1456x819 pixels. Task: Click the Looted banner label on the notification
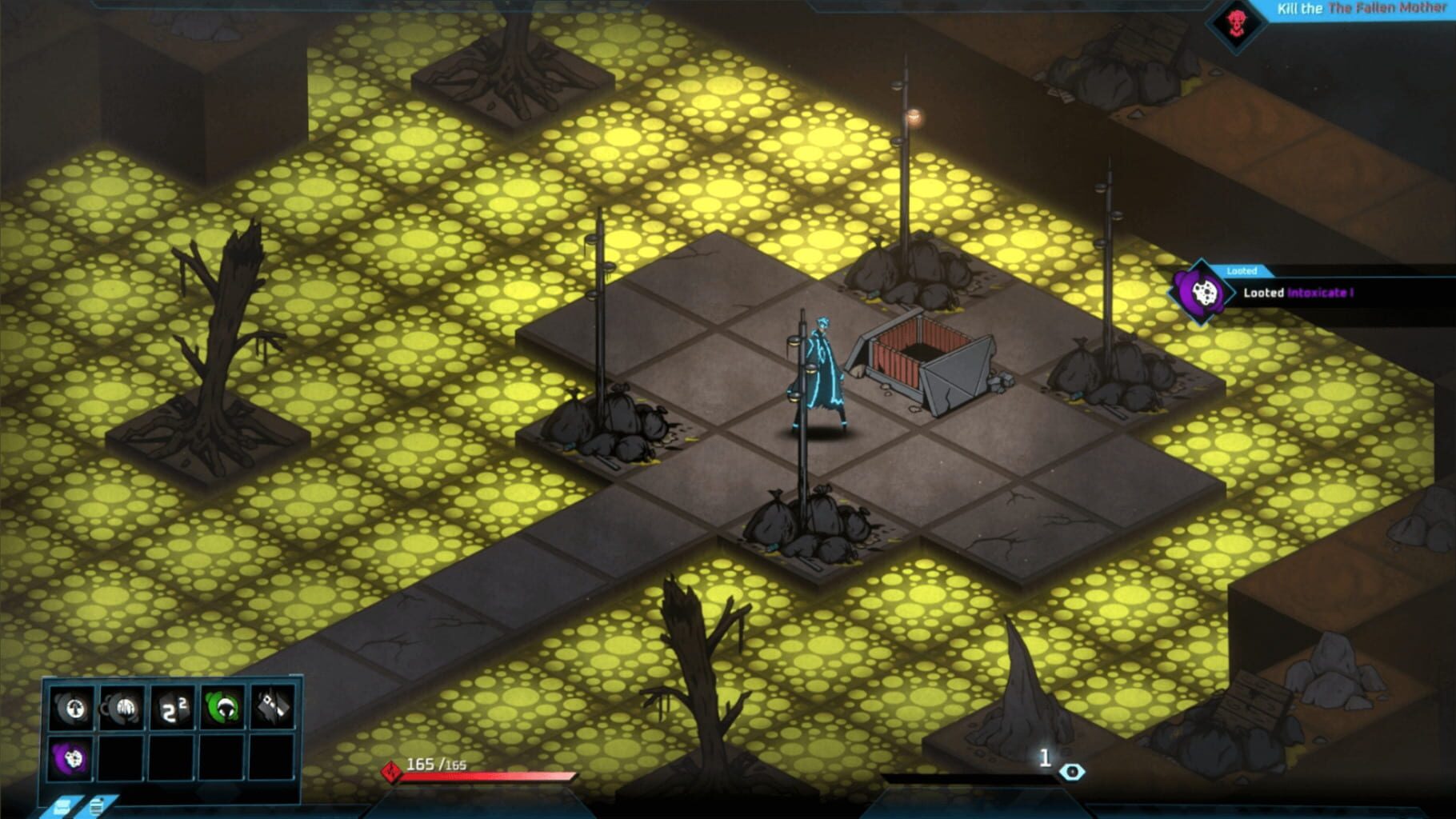click(x=1241, y=270)
